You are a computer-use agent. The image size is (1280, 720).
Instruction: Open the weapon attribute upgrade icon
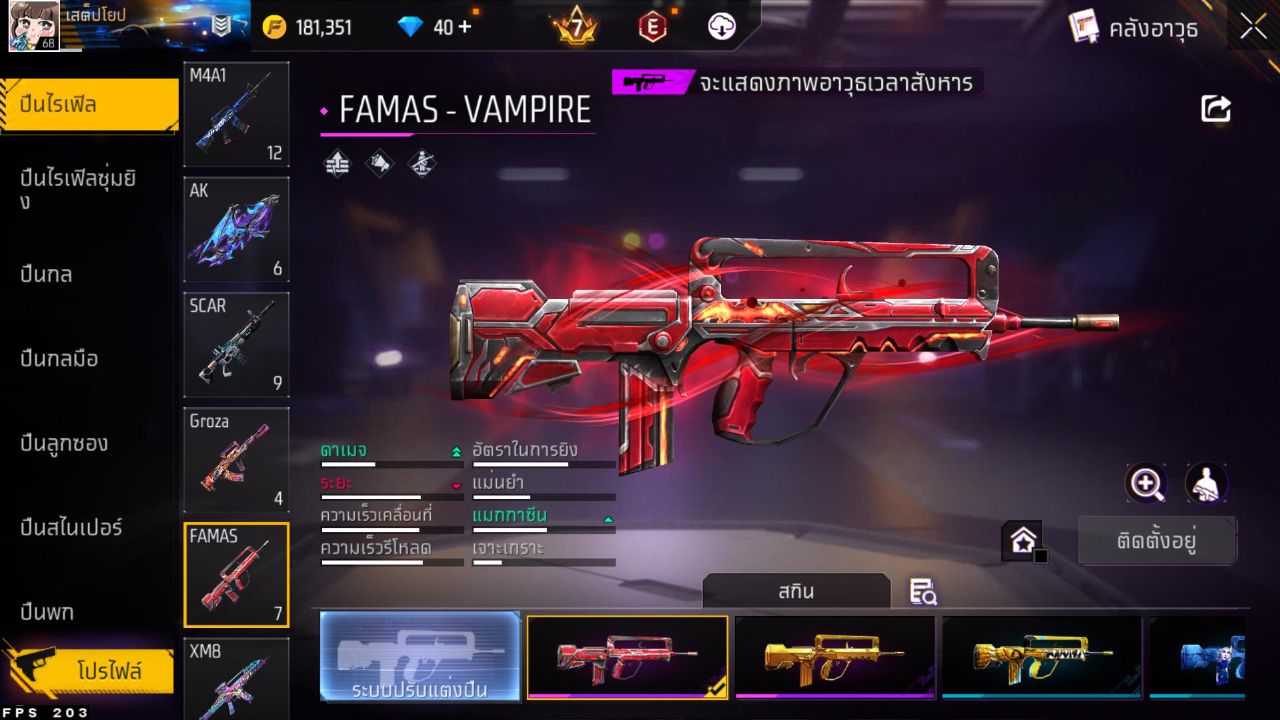click(336, 162)
